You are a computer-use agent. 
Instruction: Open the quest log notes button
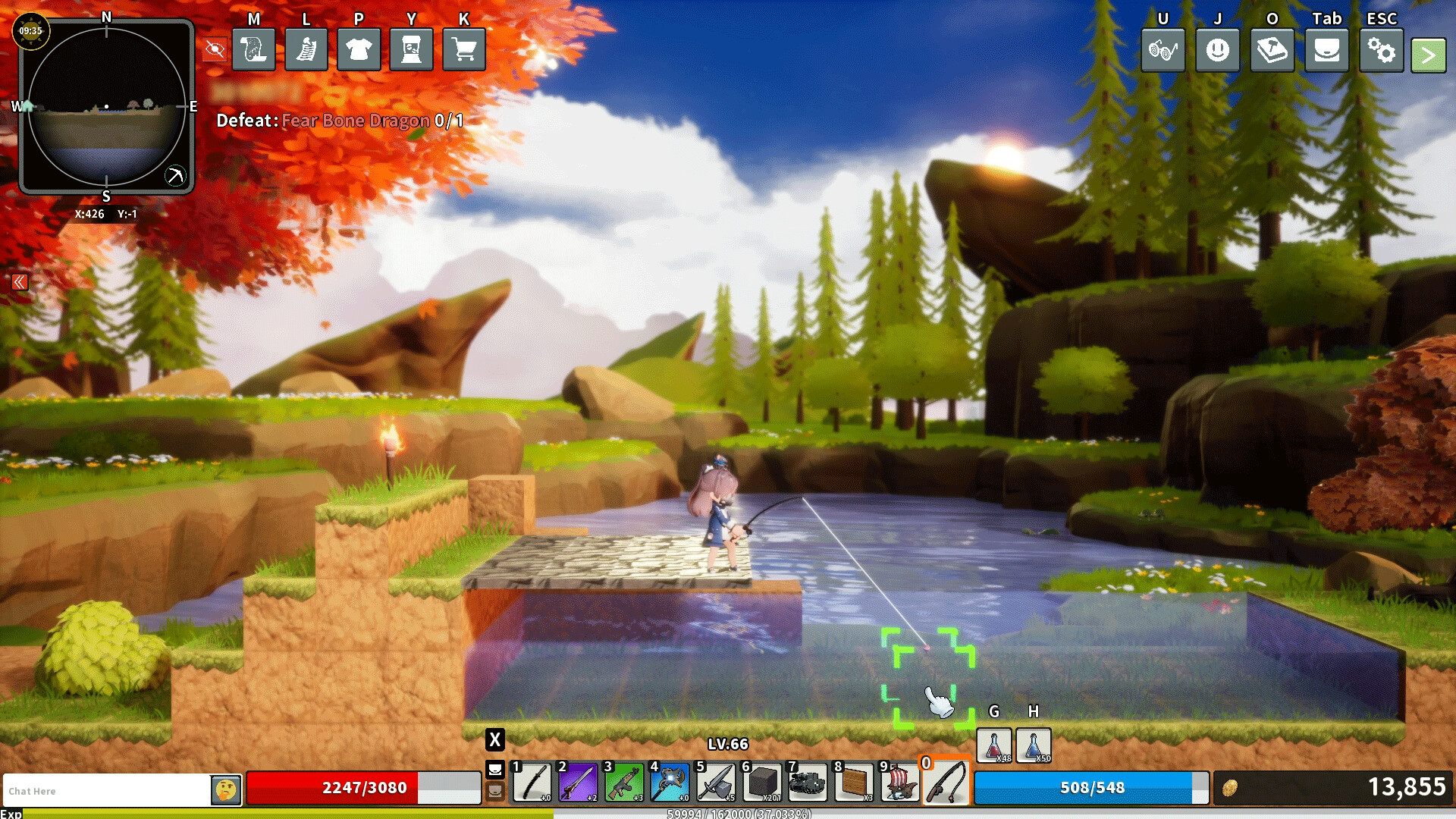coord(306,50)
